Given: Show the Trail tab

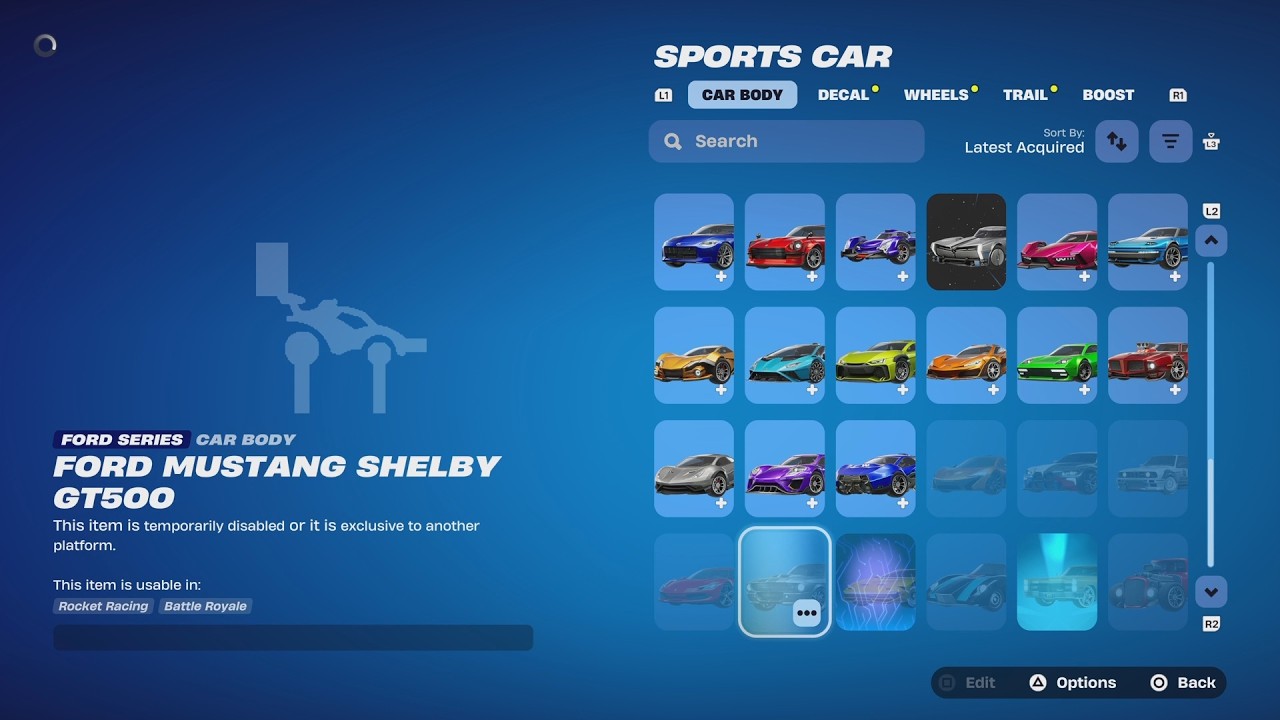Looking at the screenshot, I should tap(1025, 95).
